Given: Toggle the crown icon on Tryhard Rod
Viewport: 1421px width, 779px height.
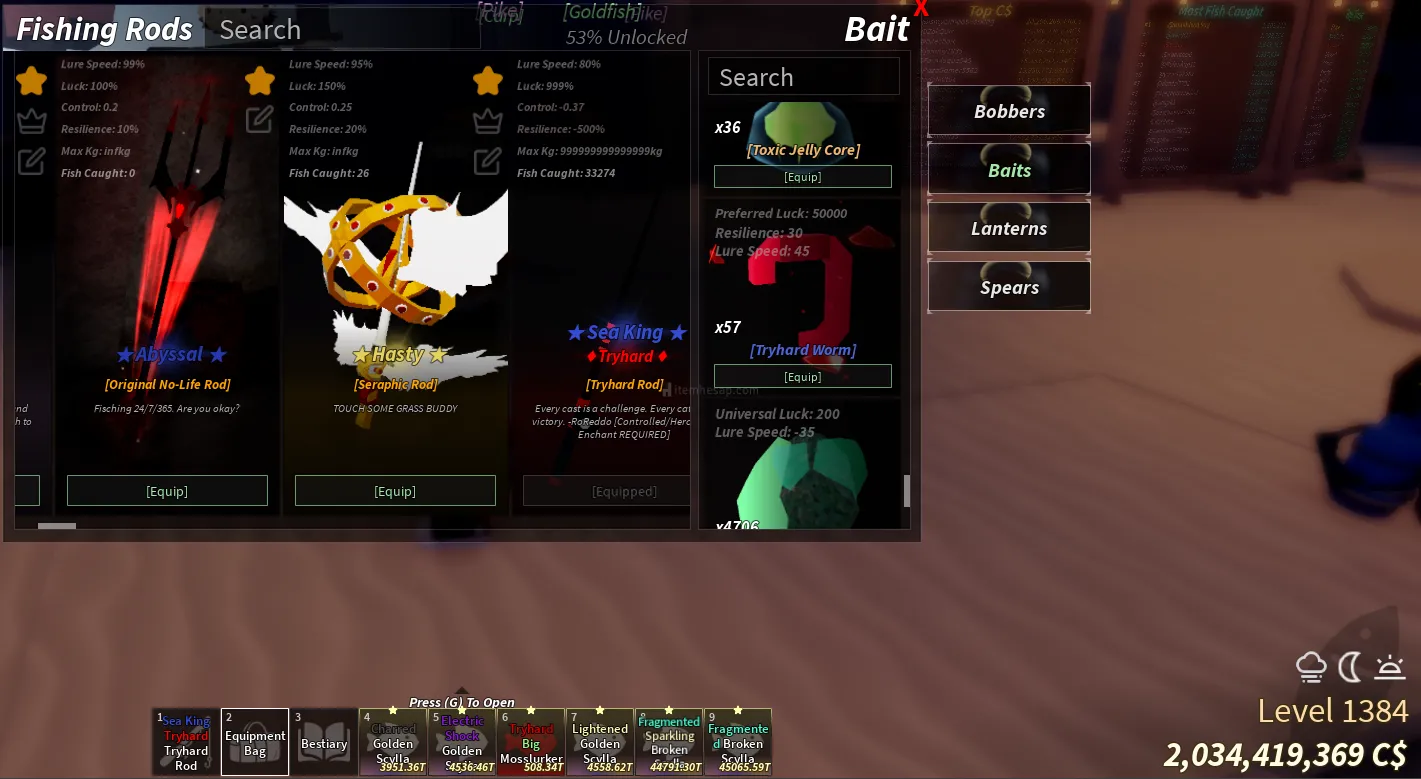Looking at the screenshot, I should coord(488,121).
